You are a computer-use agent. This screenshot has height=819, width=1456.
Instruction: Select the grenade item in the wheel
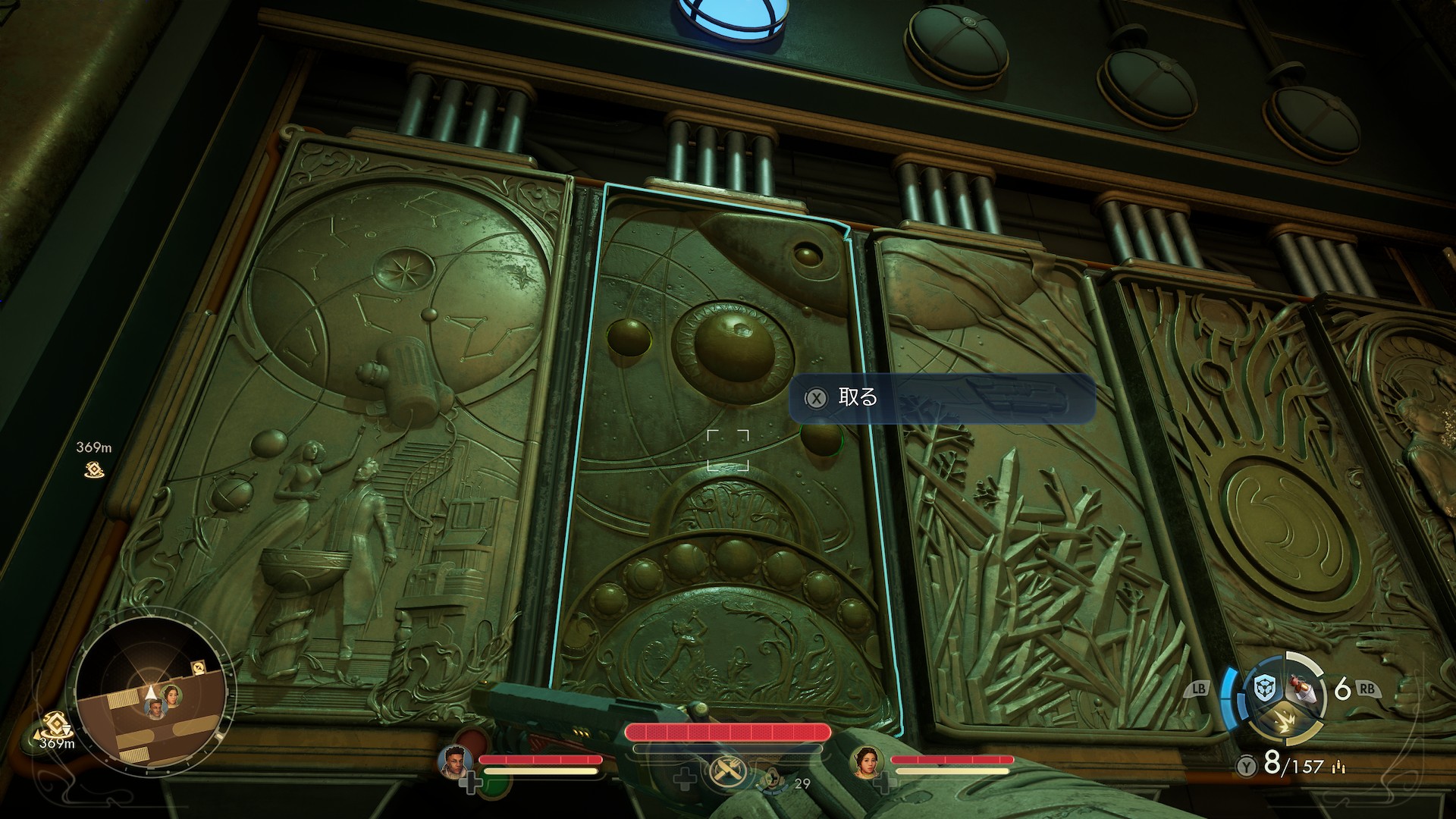1302,687
